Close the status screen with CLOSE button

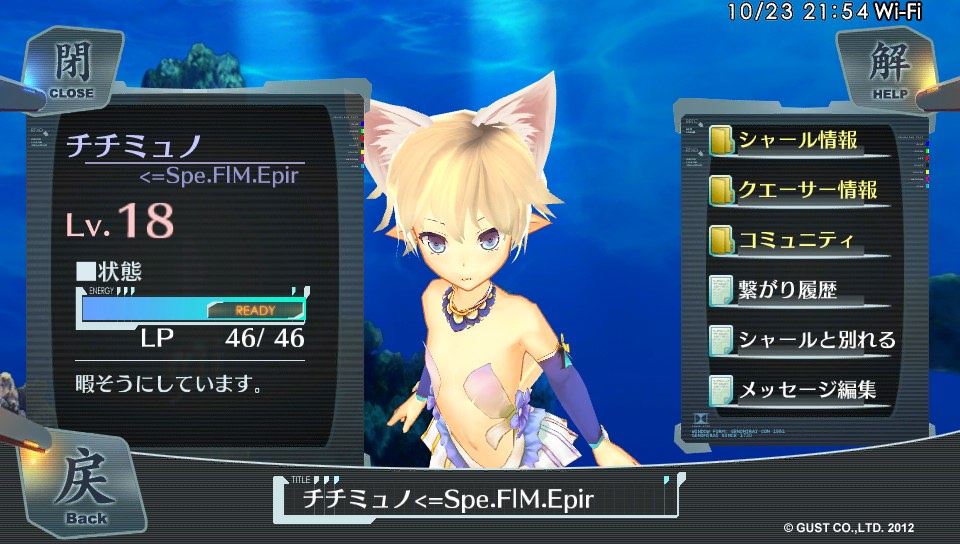pyautogui.click(x=72, y=70)
